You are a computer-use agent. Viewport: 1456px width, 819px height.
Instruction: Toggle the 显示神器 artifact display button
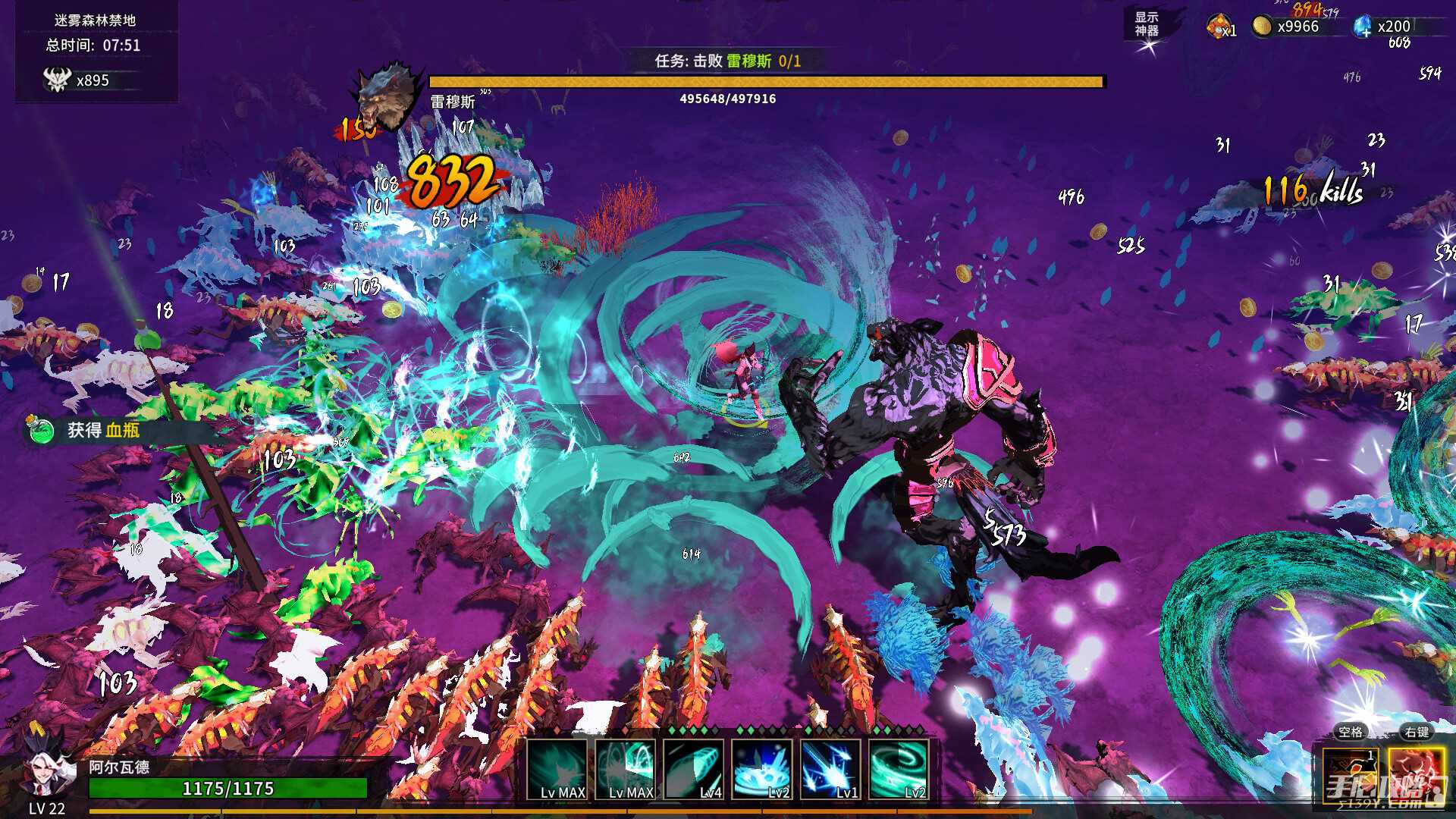click(1147, 24)
